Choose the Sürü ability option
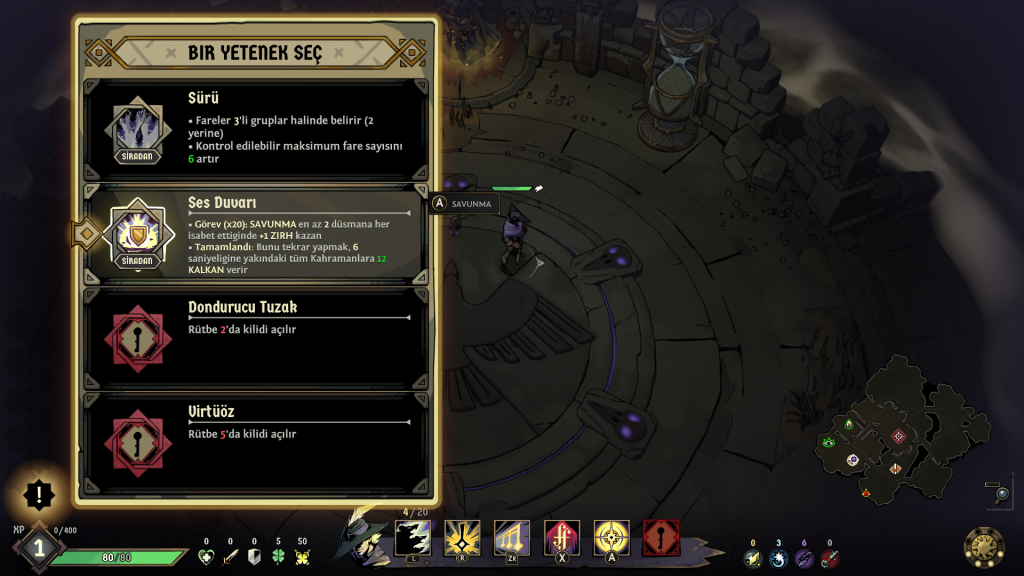 [x=255, y=131]
